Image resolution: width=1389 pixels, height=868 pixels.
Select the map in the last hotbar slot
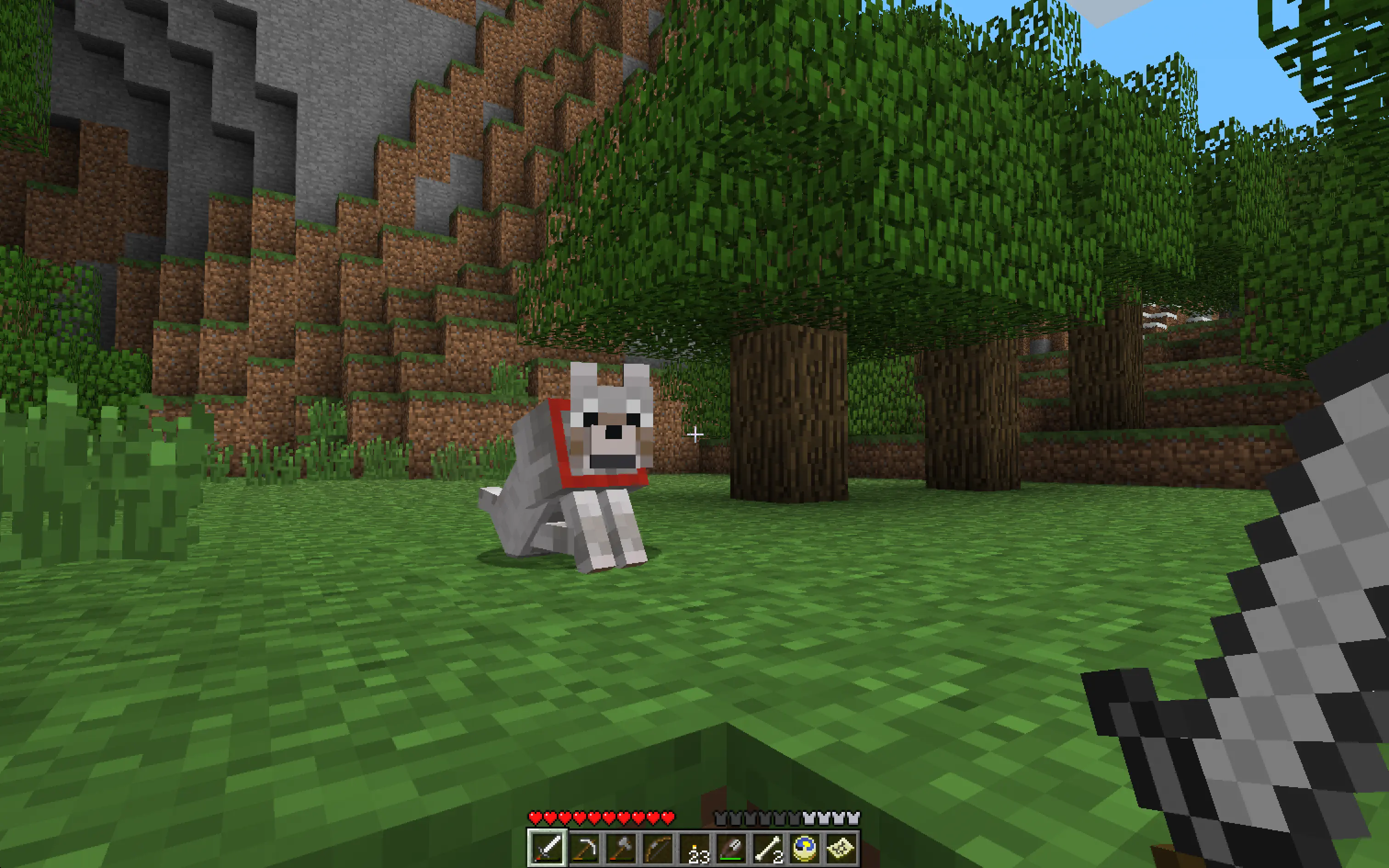(x=841, y=849)
